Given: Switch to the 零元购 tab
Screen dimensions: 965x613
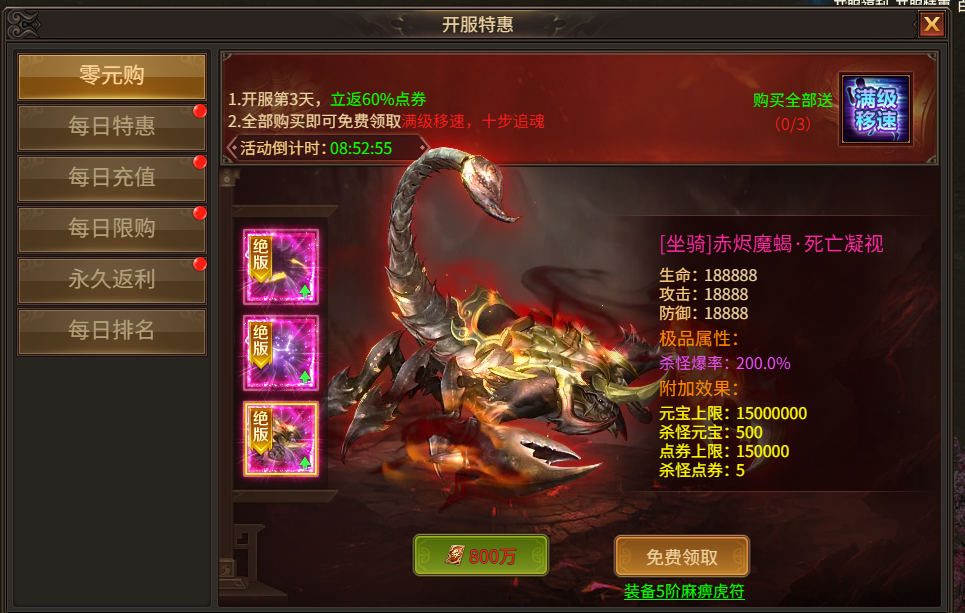Looking at the screenshot, I should tap(112, 77).
